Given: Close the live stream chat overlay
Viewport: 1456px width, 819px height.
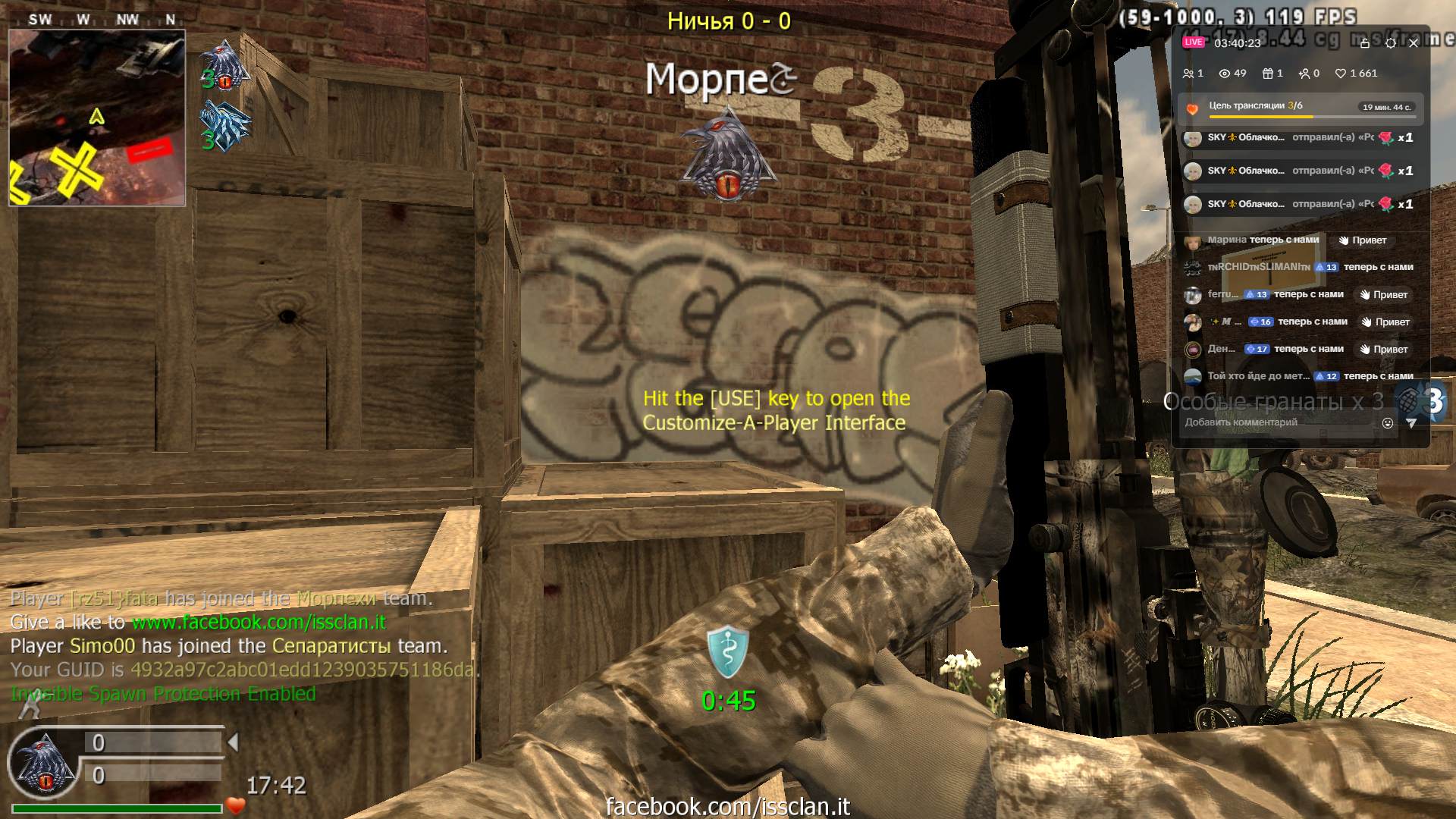Looking at the screenshot, I should click(x=1414, y=43).
